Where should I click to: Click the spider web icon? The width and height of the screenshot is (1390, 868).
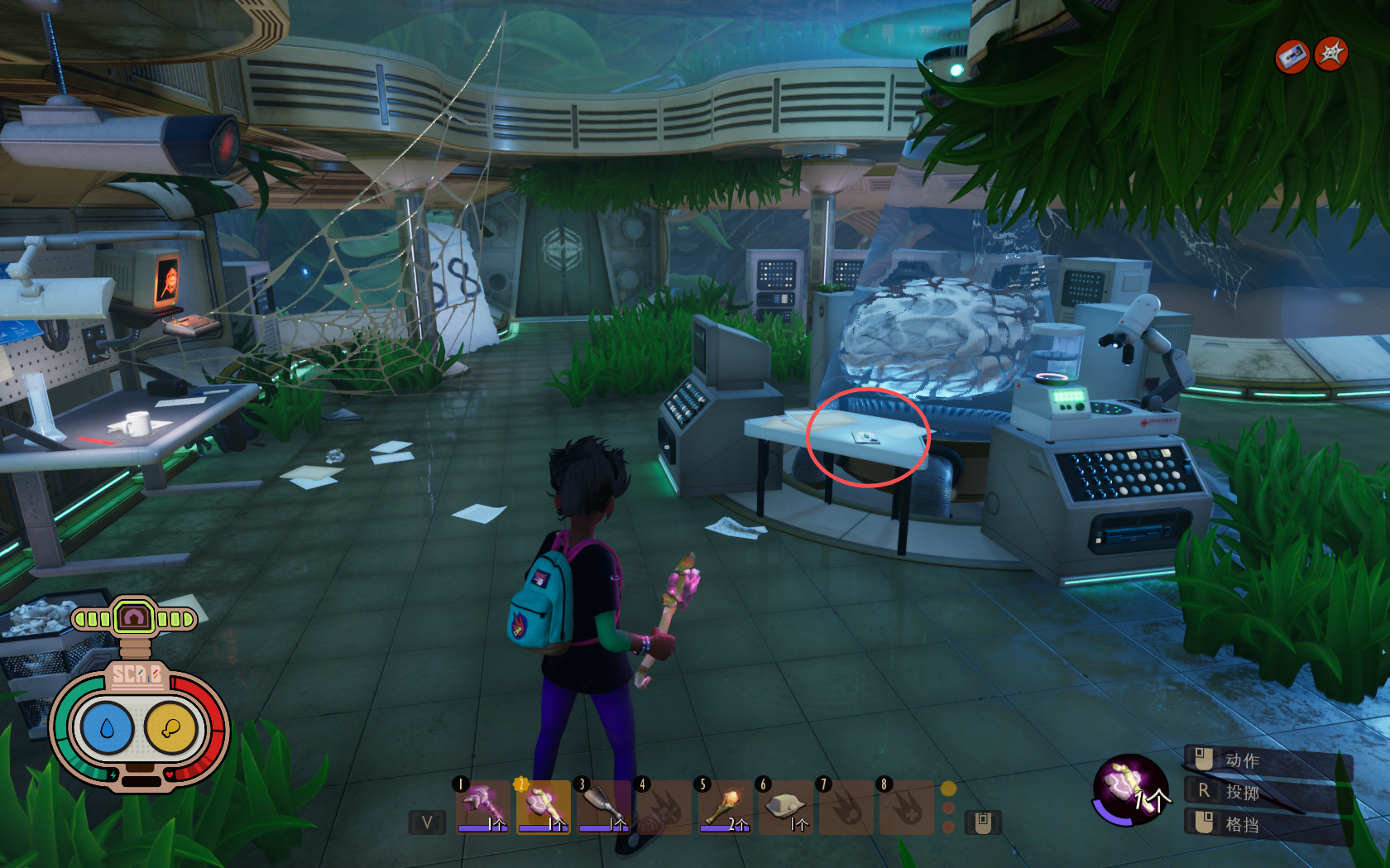(1331, 55)
